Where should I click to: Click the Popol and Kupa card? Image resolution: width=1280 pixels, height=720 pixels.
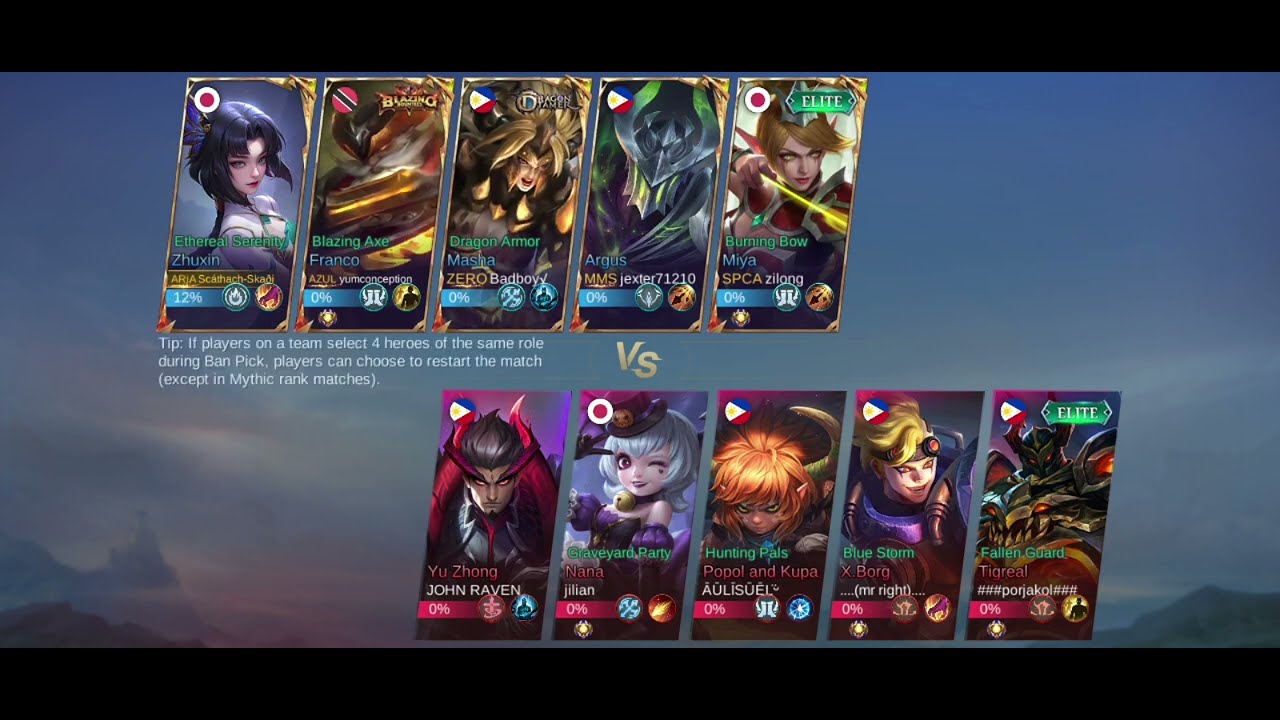point(768,510)
